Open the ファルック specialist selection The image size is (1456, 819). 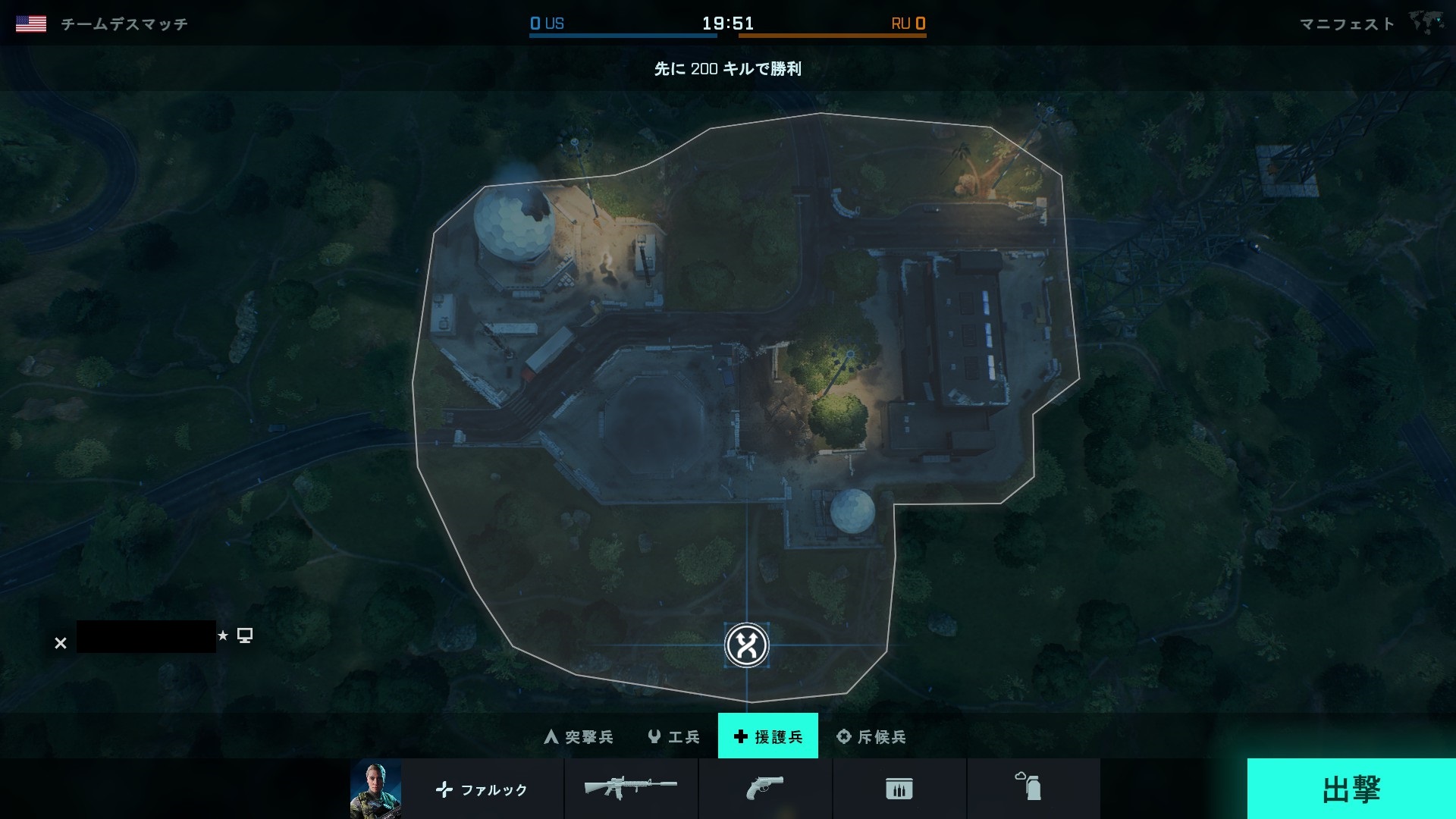point(482,789)
